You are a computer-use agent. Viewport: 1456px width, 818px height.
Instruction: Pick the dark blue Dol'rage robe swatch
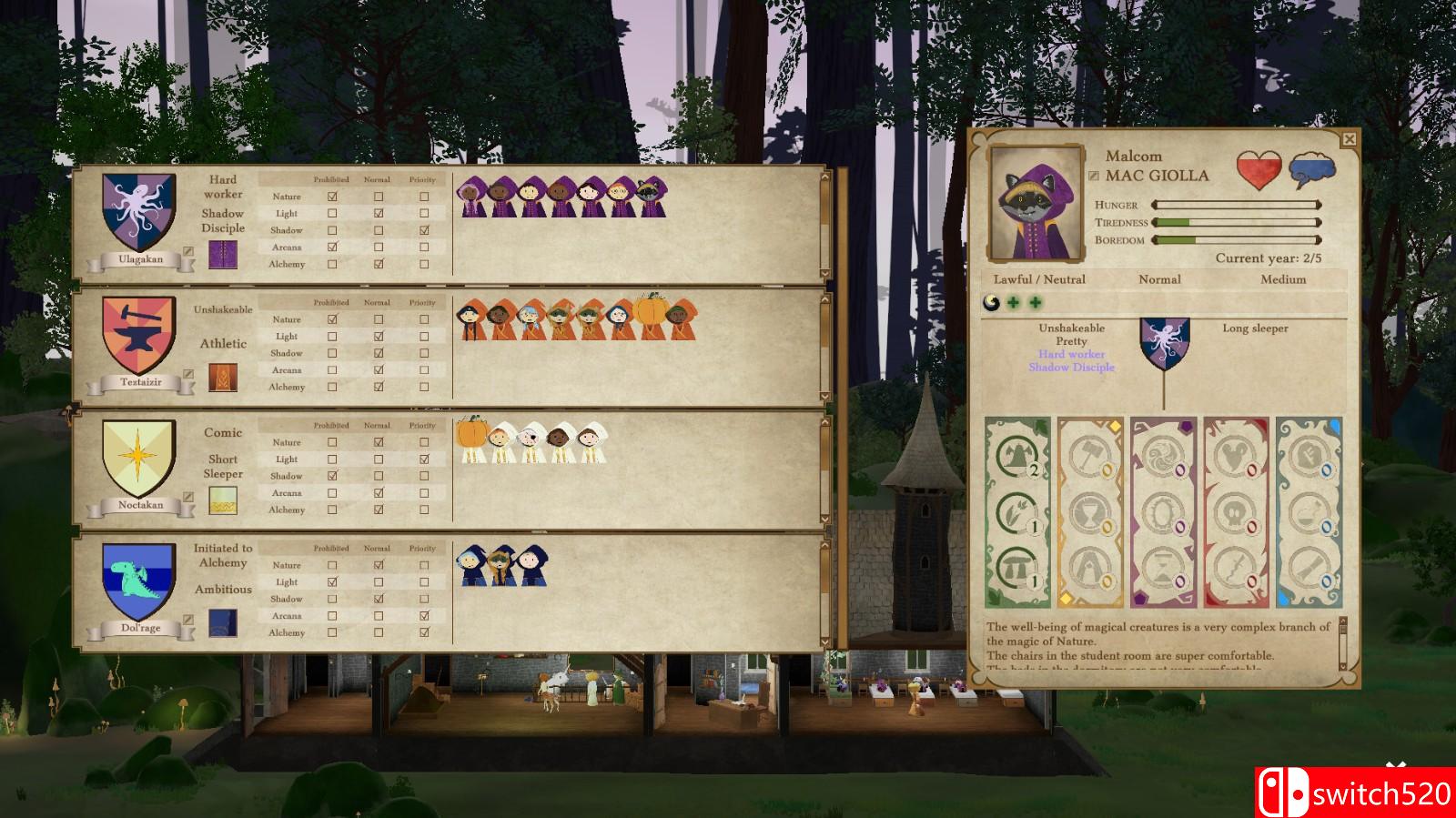pos(223,623)
